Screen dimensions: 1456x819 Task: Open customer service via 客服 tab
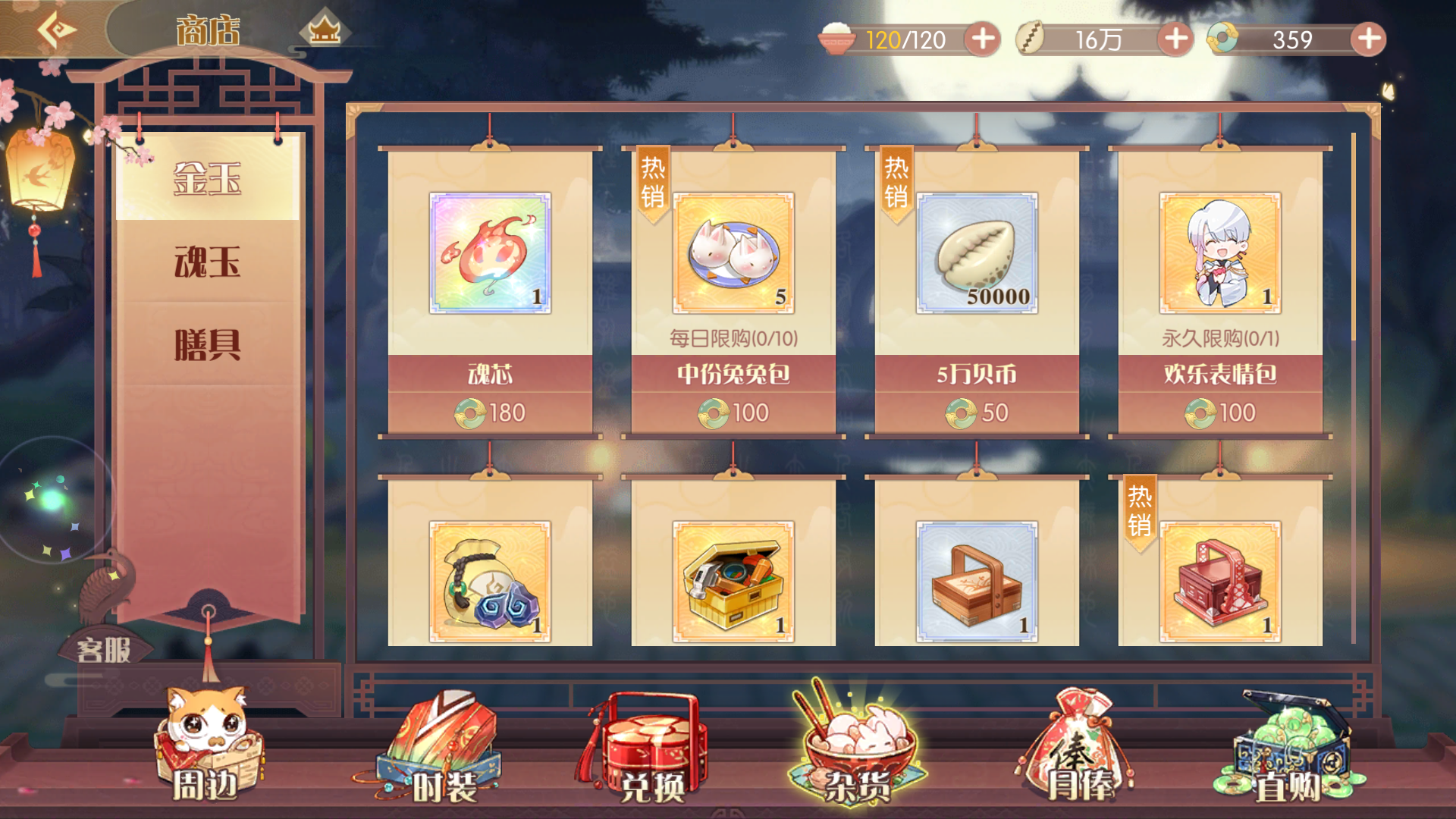(x=104, y=647)
